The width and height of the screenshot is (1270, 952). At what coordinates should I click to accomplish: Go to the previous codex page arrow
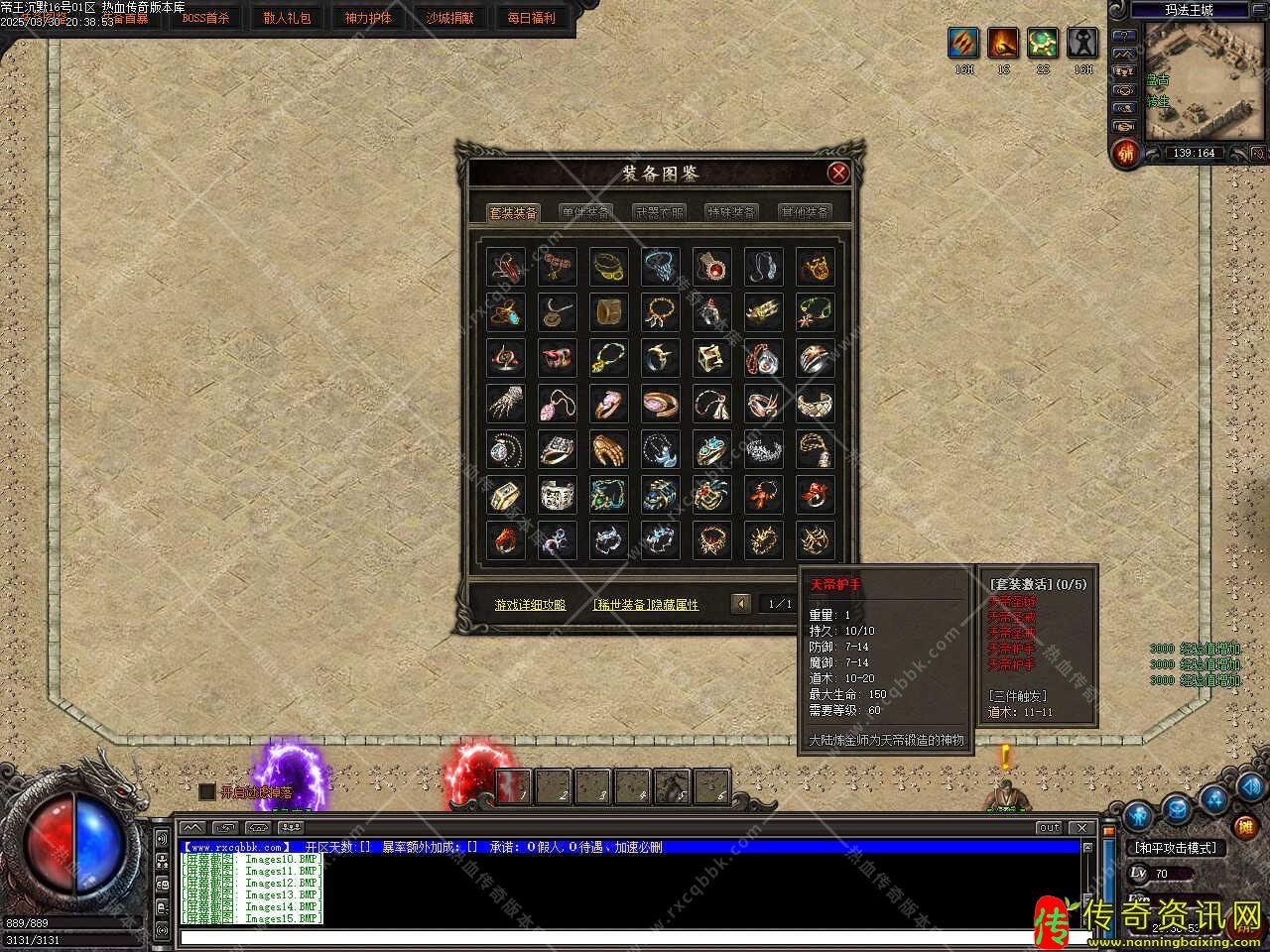[740, 603]
